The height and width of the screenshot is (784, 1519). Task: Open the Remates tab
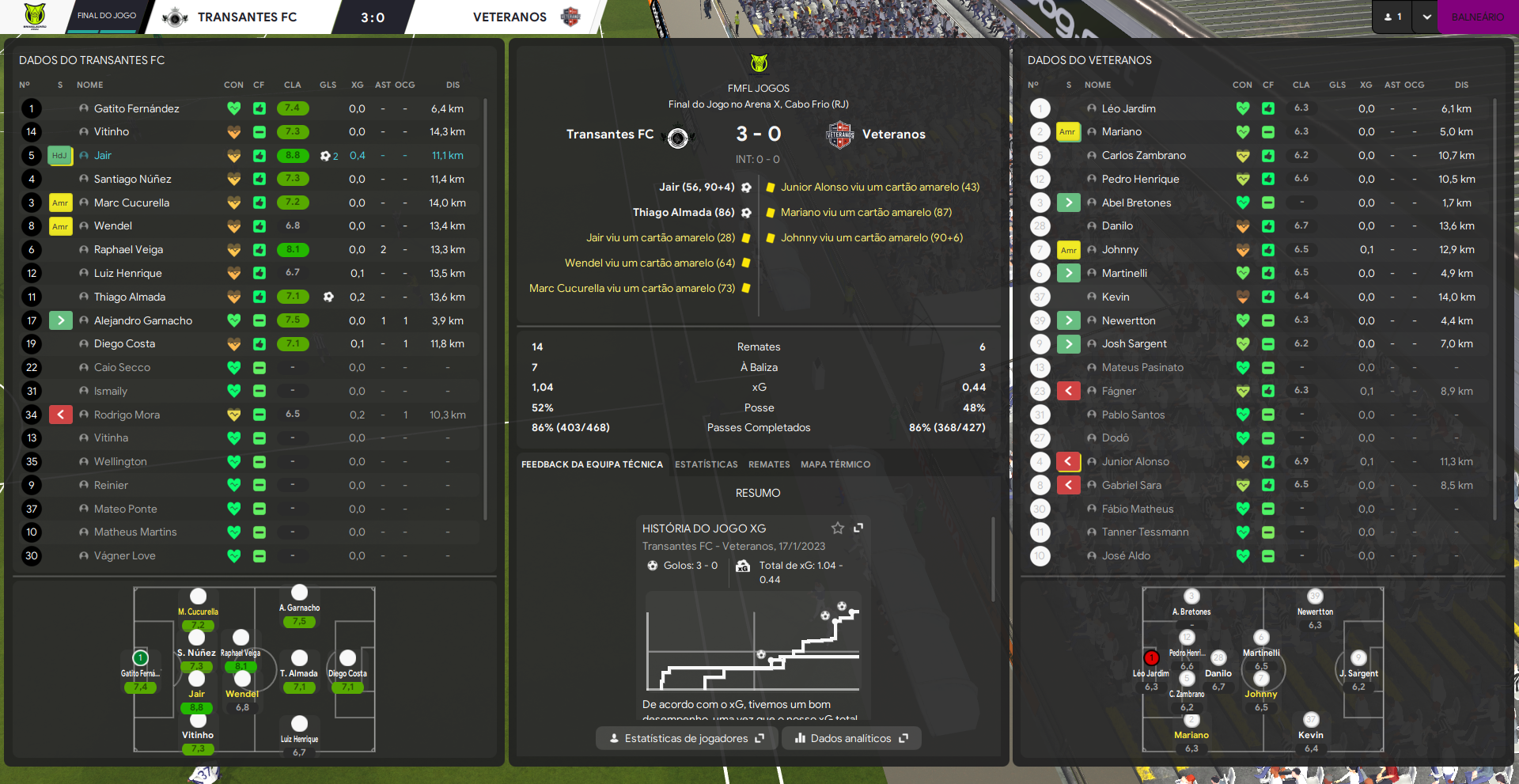769,464
